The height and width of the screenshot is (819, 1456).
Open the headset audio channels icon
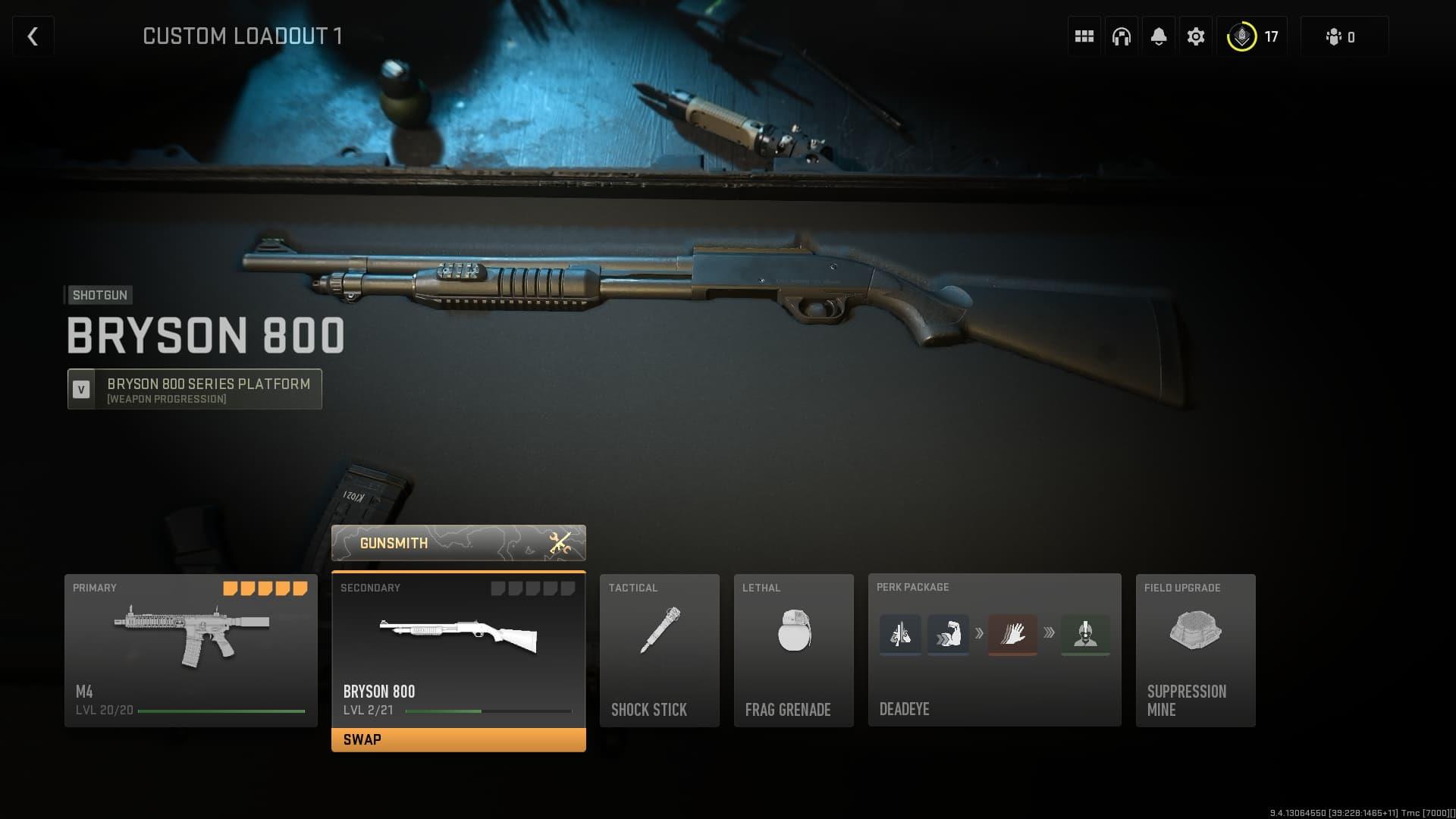point(1121,36)
